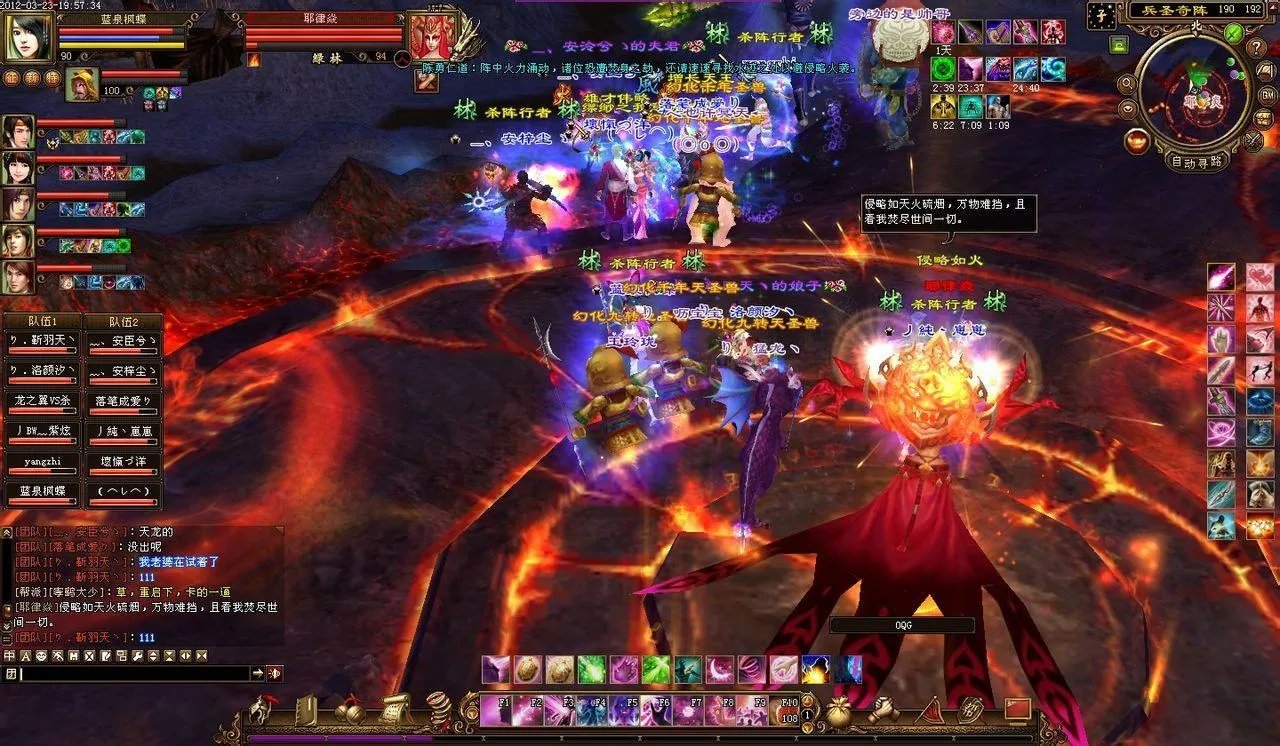
Task: Click the magnifying glass button beside the minimap
Action: tap(1127, 83)
